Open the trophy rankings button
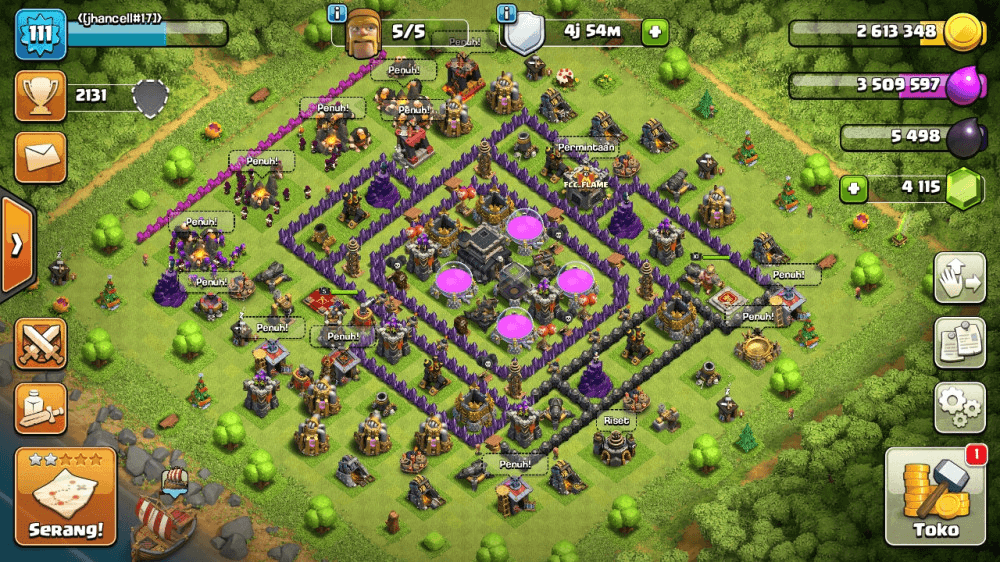Screen dimensions: 1000x562 point(40,96)
